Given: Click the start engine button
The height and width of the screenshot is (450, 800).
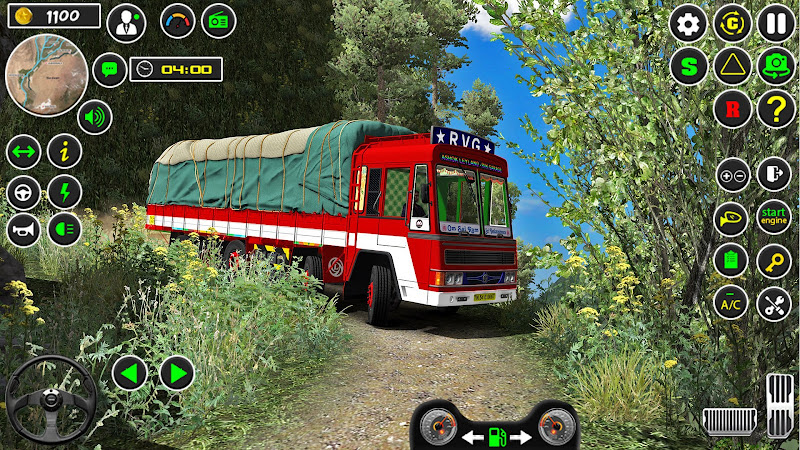Looking at the screenshot, I should (773, 216).
